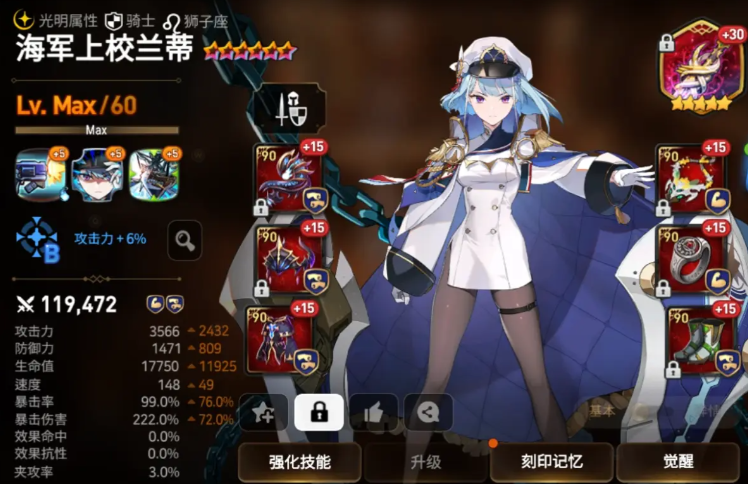Select the equipped weapon slot
This screenshot has width=748, height=484.
coord(287,176)
